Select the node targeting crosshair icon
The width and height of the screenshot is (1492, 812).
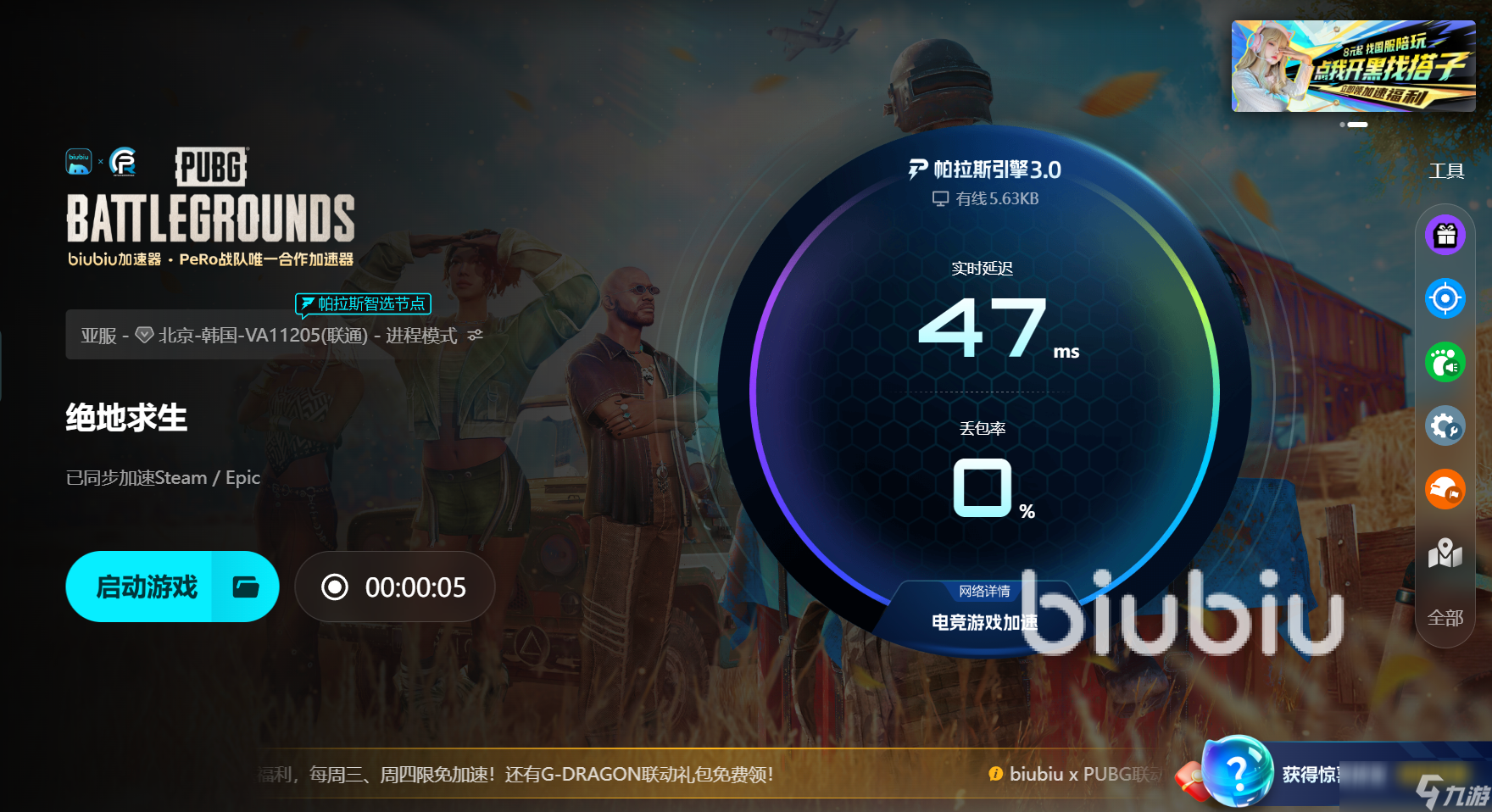click(x=1445, y=298)
